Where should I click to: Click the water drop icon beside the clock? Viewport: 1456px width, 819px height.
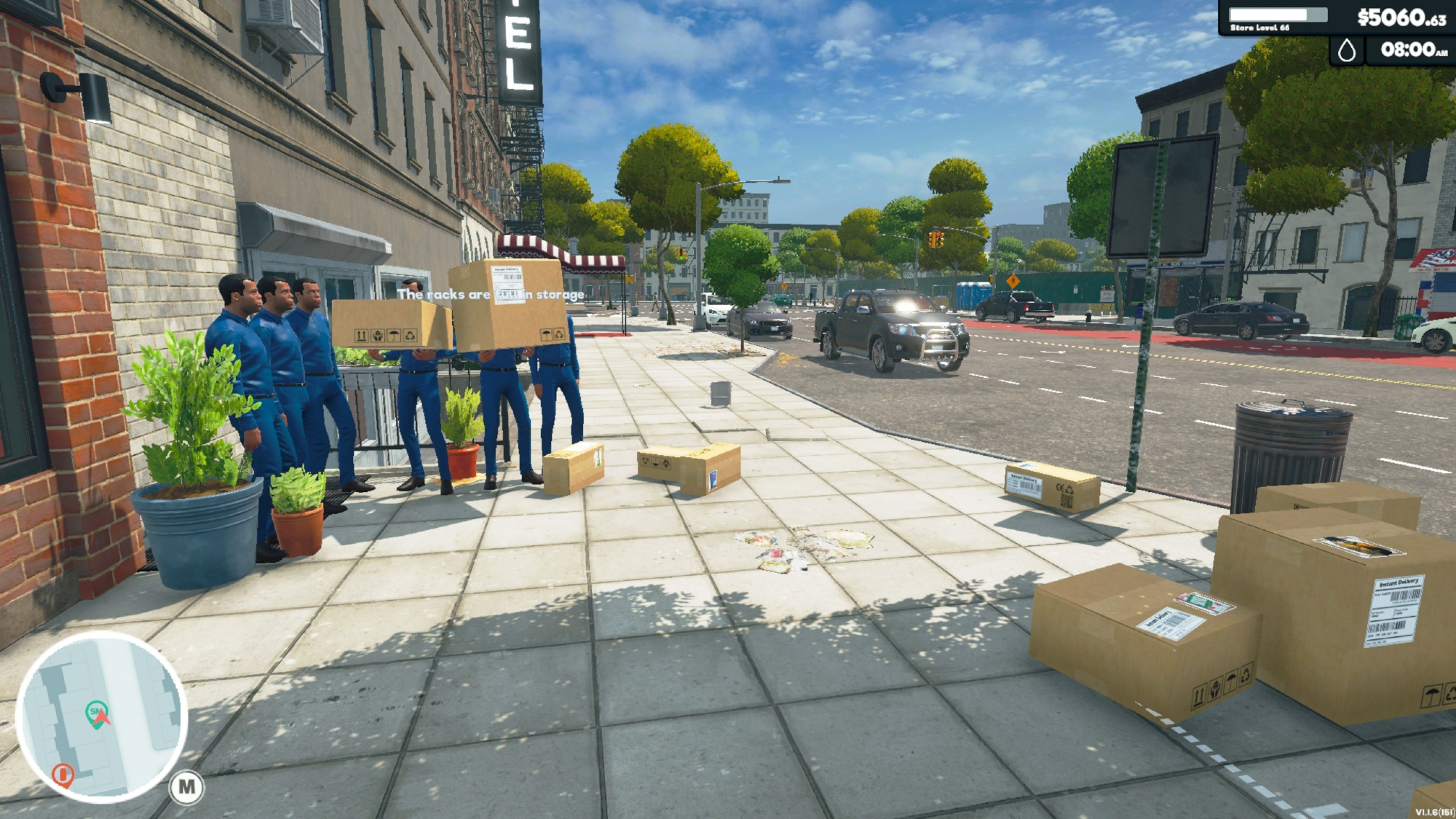pos(1347,50)
